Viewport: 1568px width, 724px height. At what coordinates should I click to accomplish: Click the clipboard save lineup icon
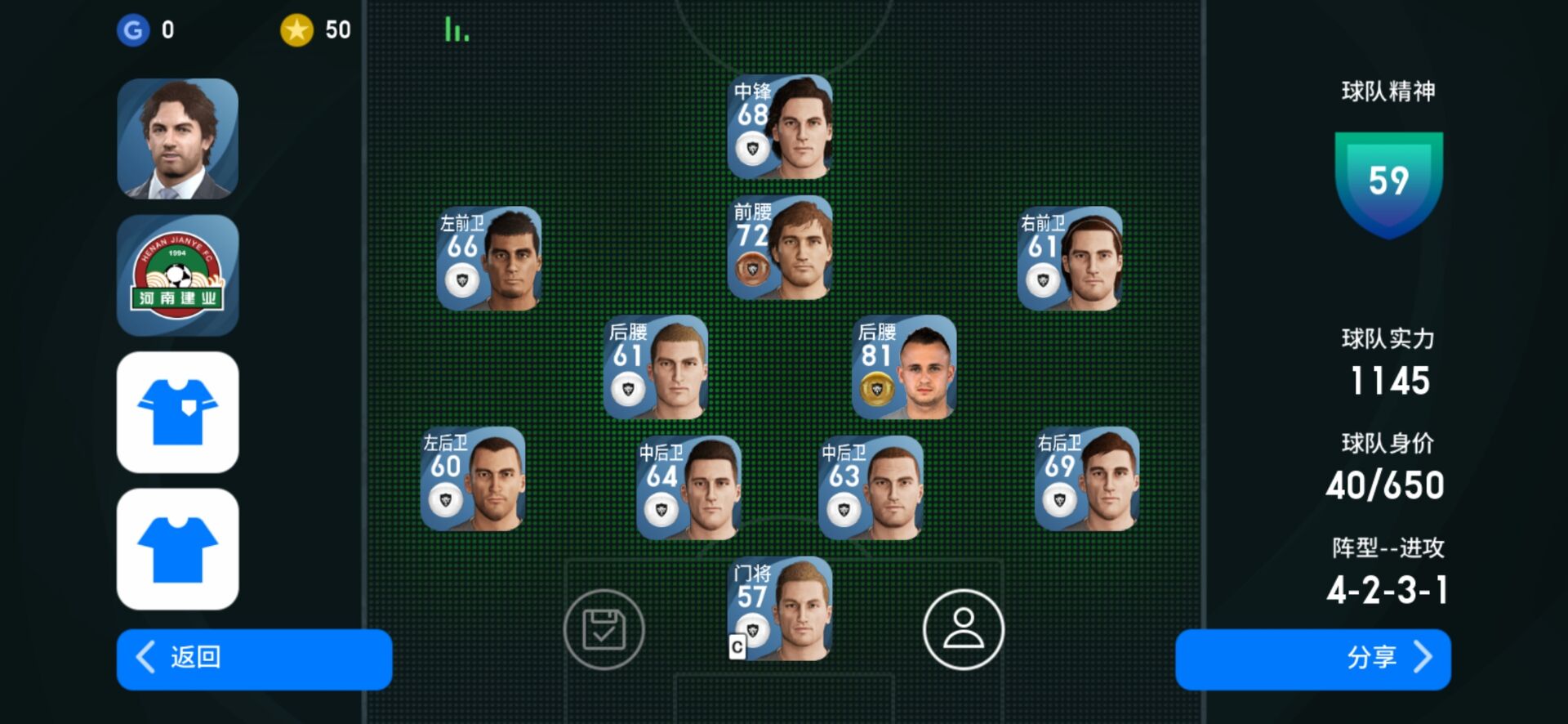click(604, 629)
